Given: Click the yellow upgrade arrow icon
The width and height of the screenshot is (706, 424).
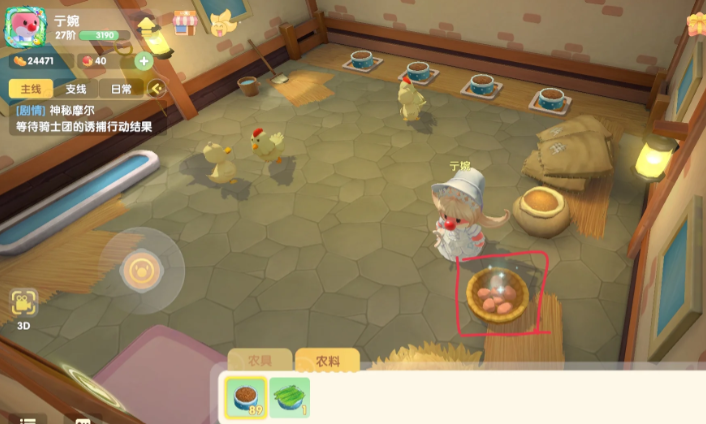Looking at the screenshot, I should (x=148, y=23).
